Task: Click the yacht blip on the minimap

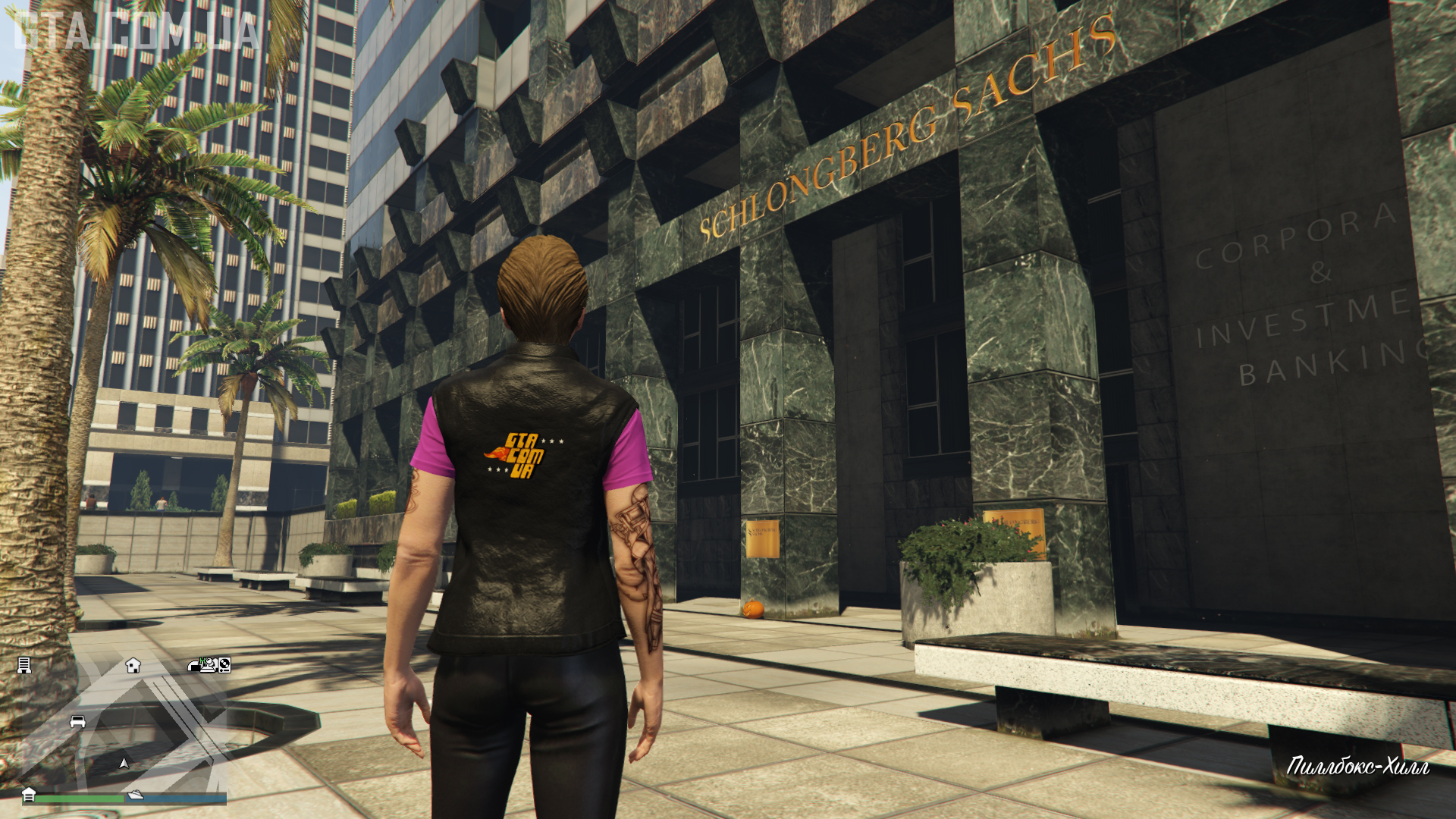Action: click(136, 794)
